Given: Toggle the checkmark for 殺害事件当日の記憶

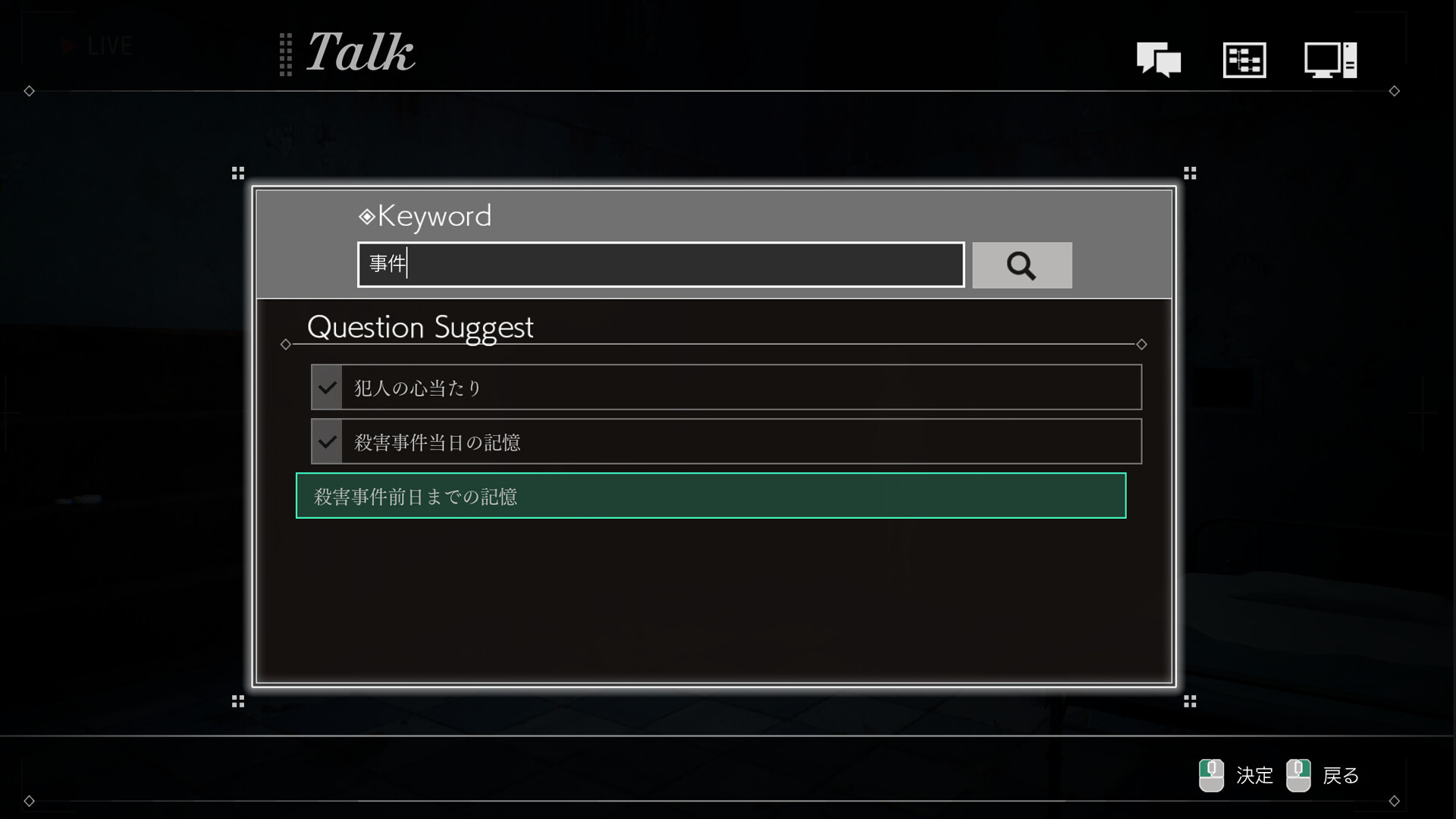Looking at the screenshot, I should (x=327, y=441).
